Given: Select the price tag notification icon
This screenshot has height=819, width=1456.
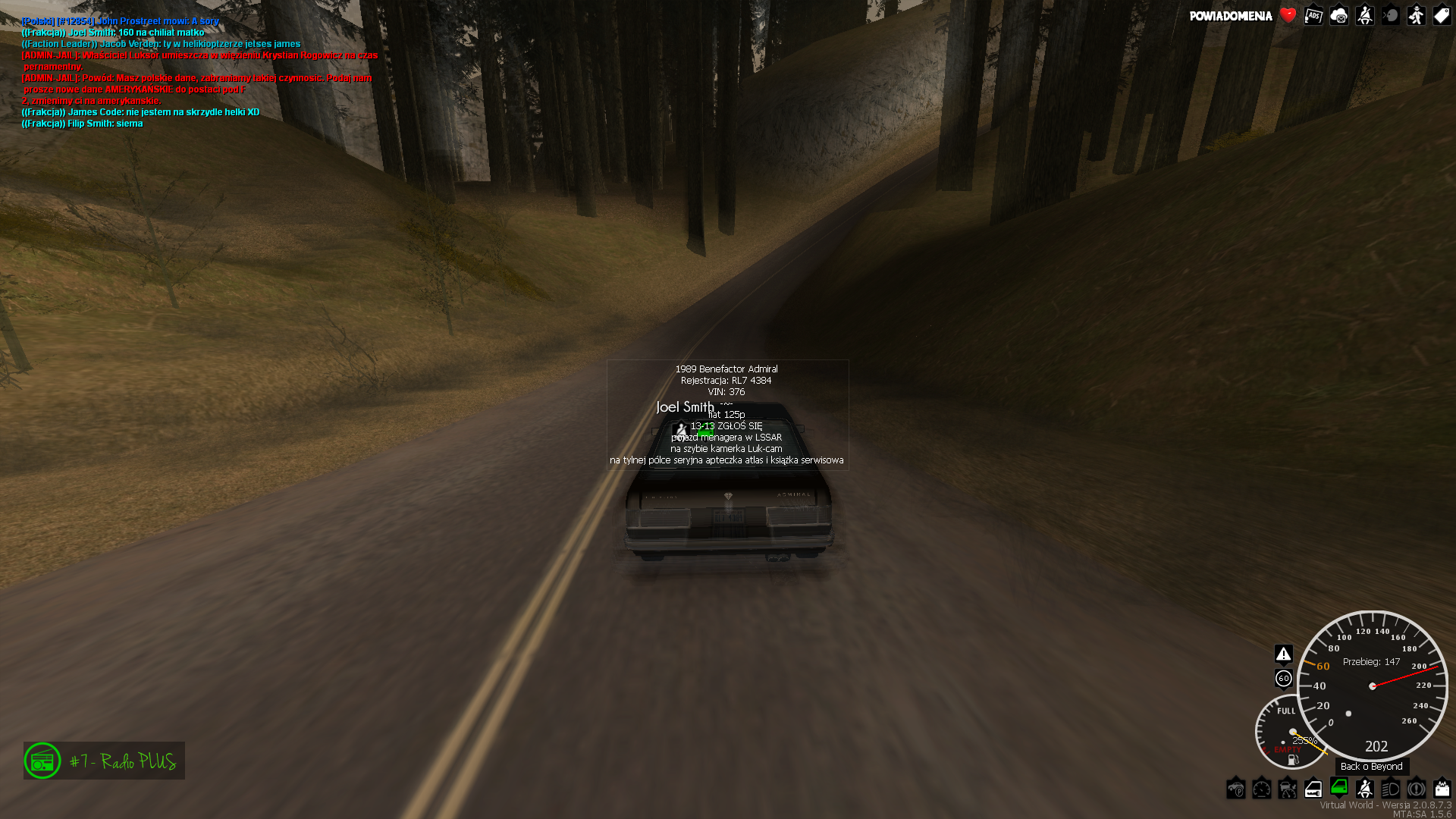Looking at the screenshot, I should pyautogui.click(x=1442, y=16).
